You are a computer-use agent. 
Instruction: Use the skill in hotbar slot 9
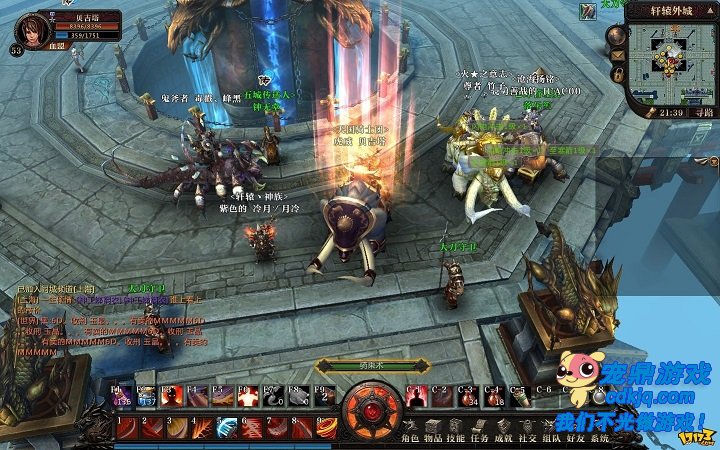326,427
